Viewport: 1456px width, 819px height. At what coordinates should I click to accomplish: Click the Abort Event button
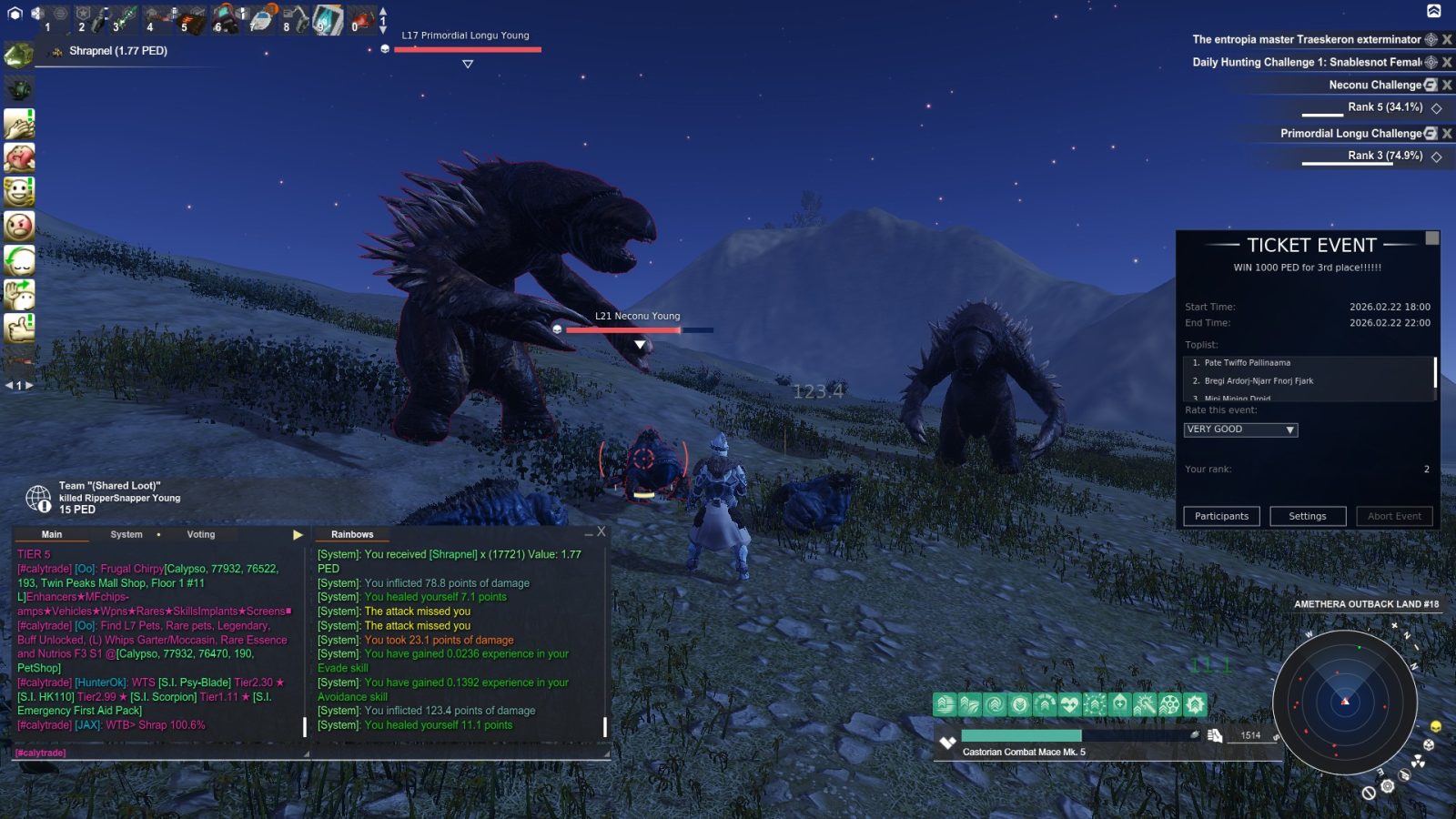(1394, 516)
